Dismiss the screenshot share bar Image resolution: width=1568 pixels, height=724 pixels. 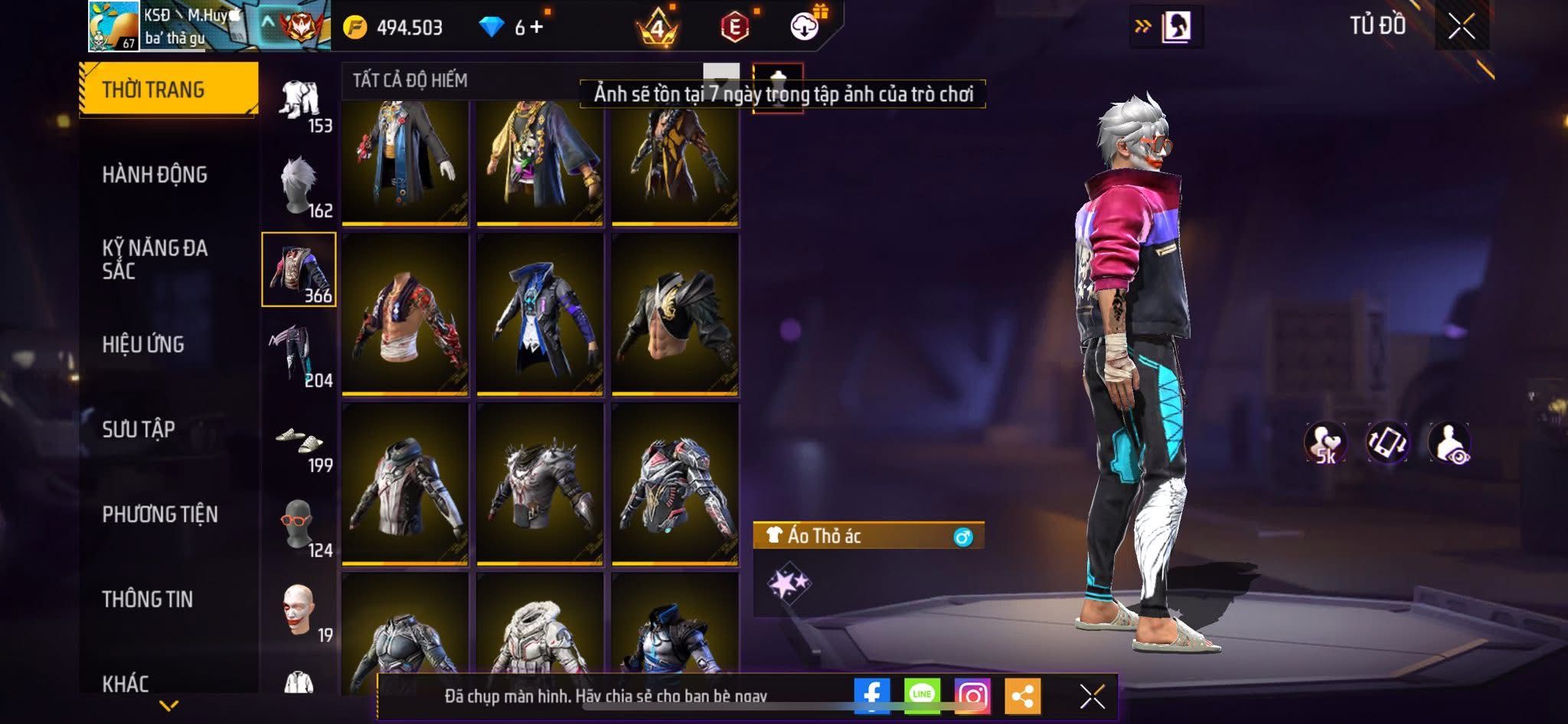(1092, 696)
